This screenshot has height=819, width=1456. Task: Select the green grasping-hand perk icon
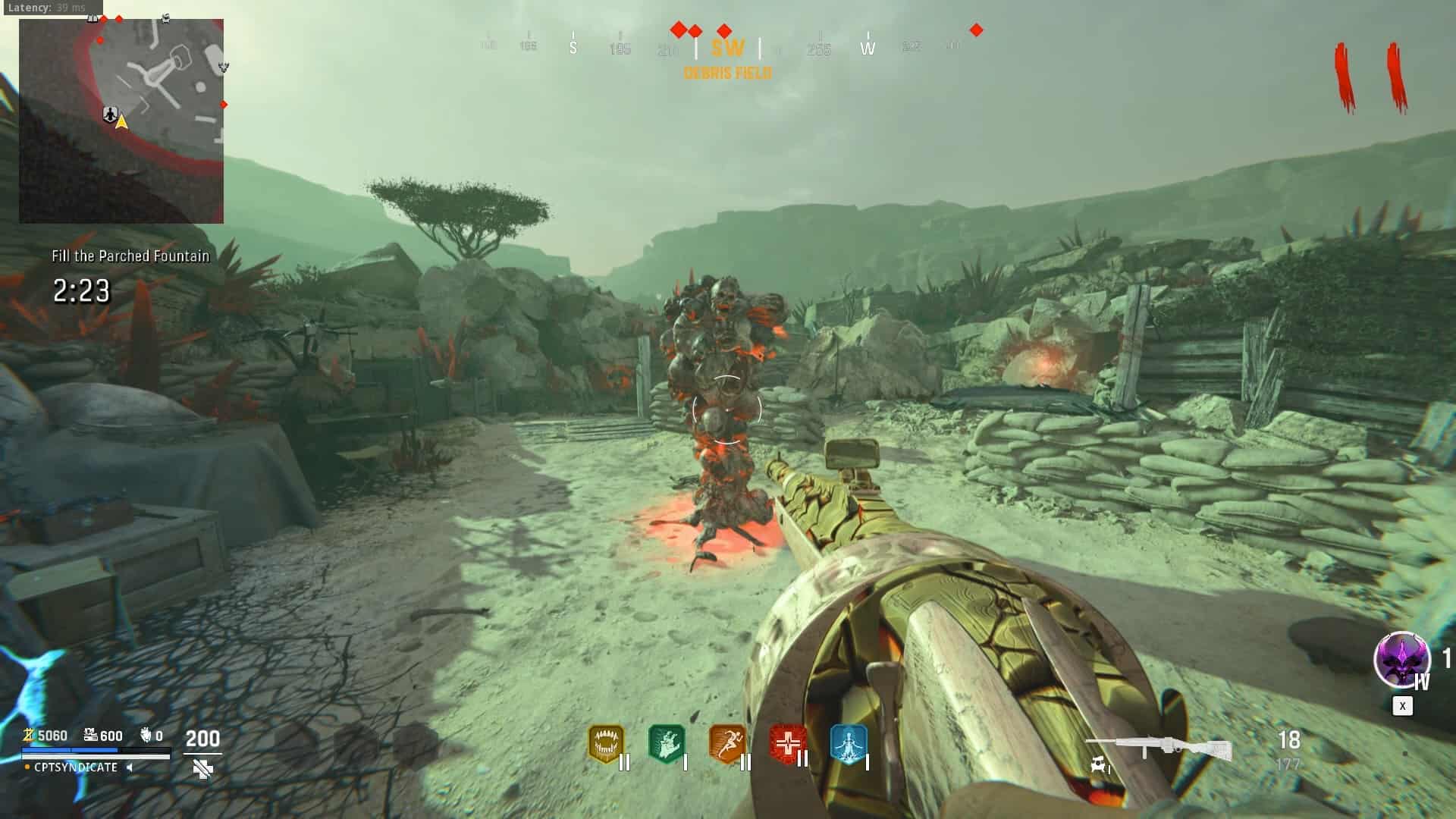[x=667, y=745]
